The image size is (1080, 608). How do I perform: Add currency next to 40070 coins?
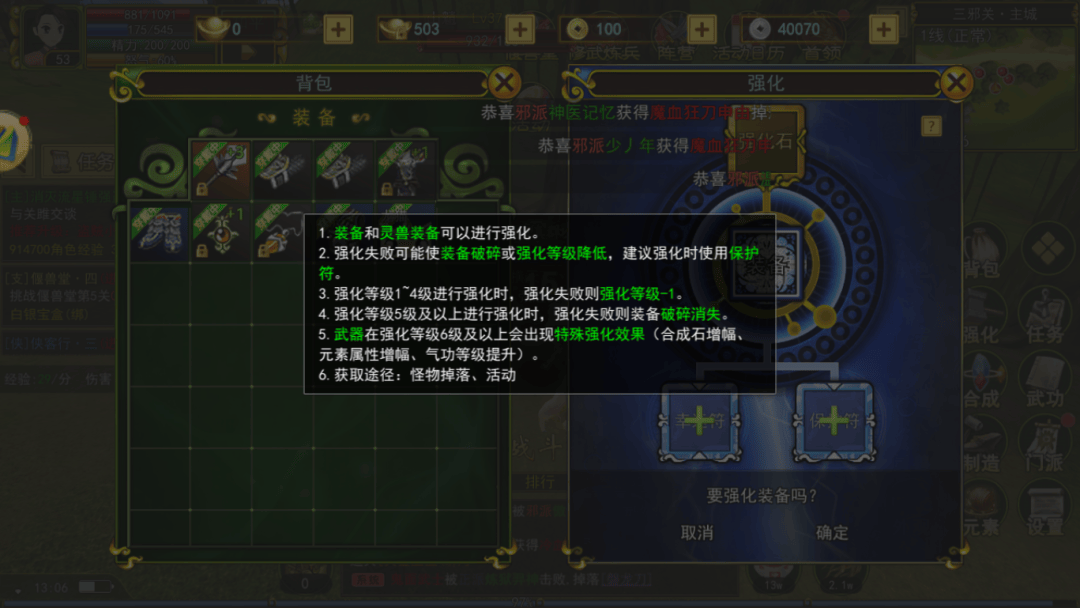(x=883, y=29)
